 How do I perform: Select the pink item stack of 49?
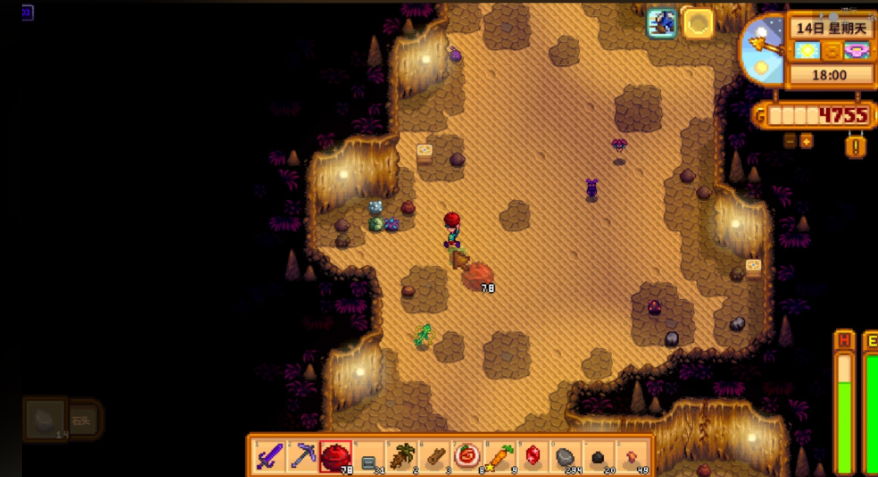click(632, 456)
